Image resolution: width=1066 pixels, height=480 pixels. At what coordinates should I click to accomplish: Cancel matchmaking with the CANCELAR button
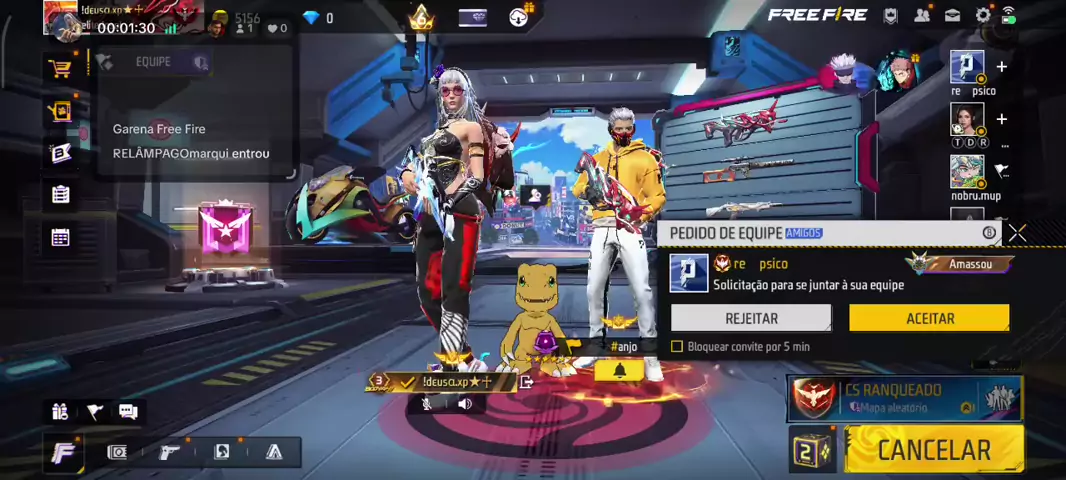(x=933, y=450)
